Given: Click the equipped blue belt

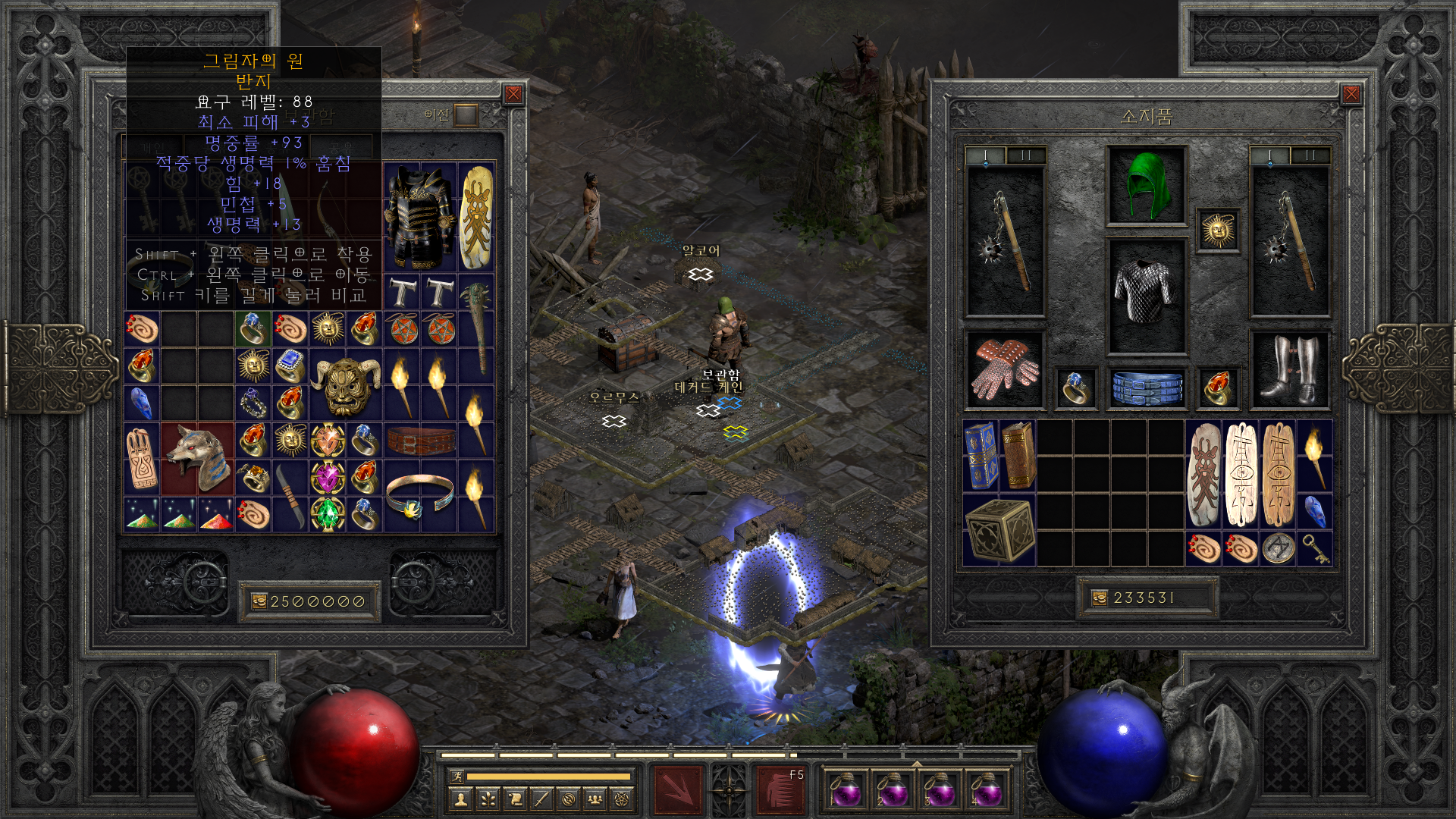Looking at the screenshot, I should (1147, 387).
